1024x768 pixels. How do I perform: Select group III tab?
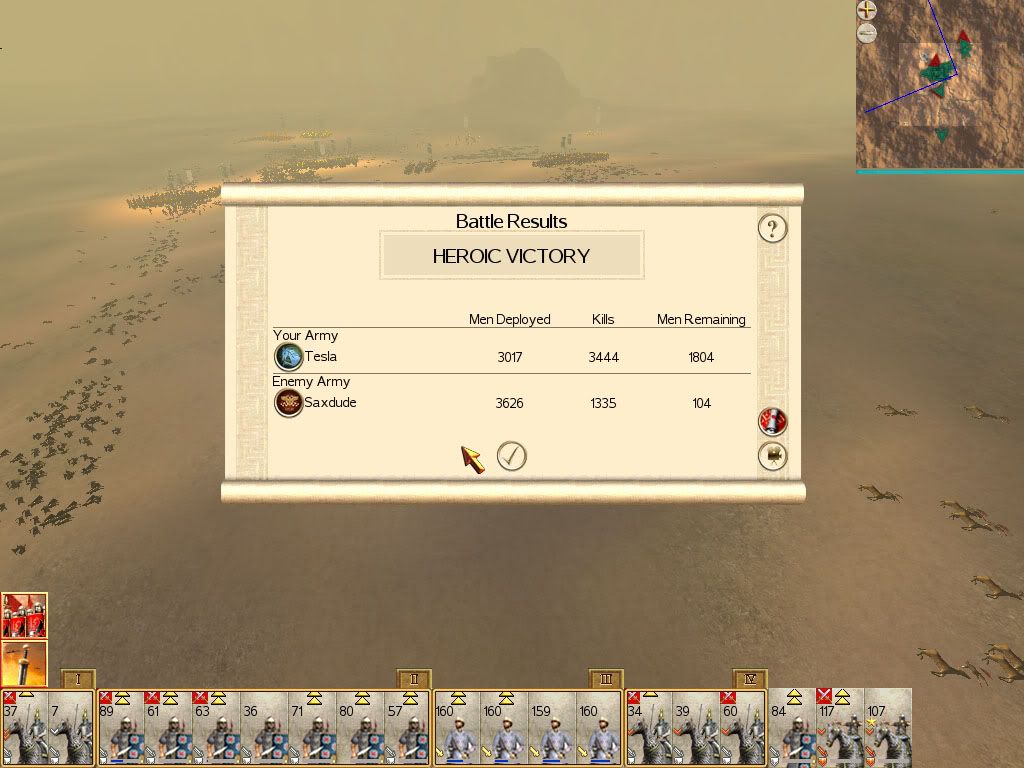pyautogui.click(x=606, y=679)
